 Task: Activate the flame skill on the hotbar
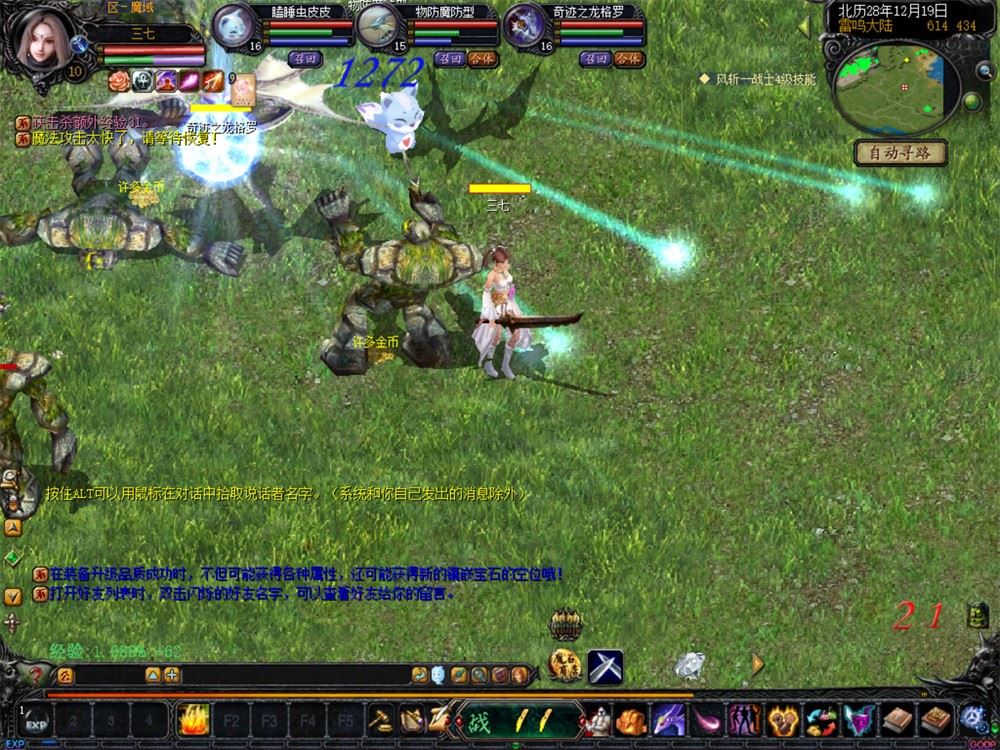coord(192,719)
